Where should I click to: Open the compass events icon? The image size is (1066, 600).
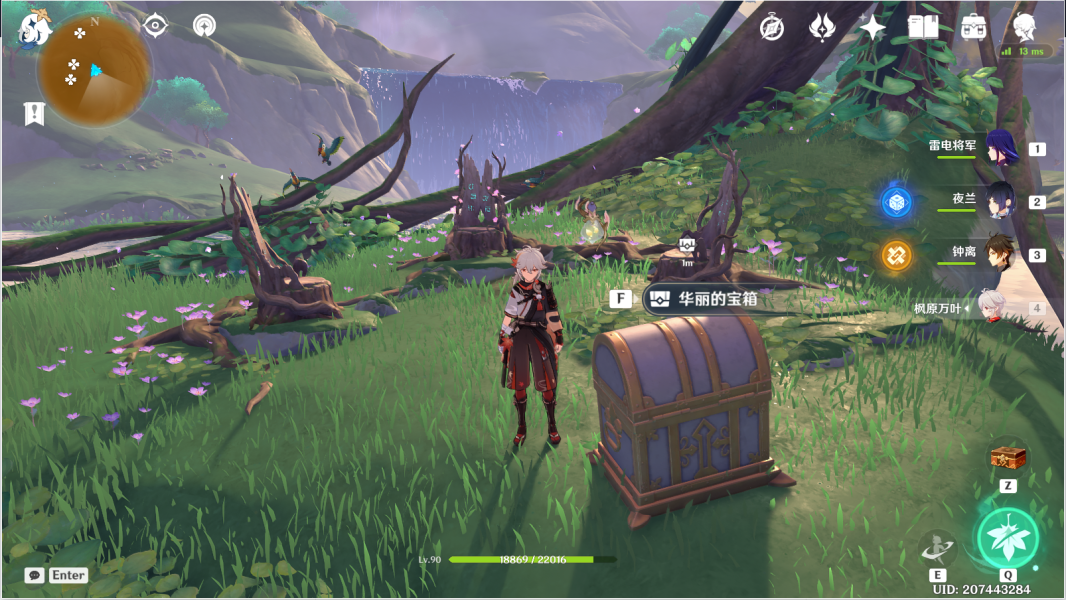point(771,28)
